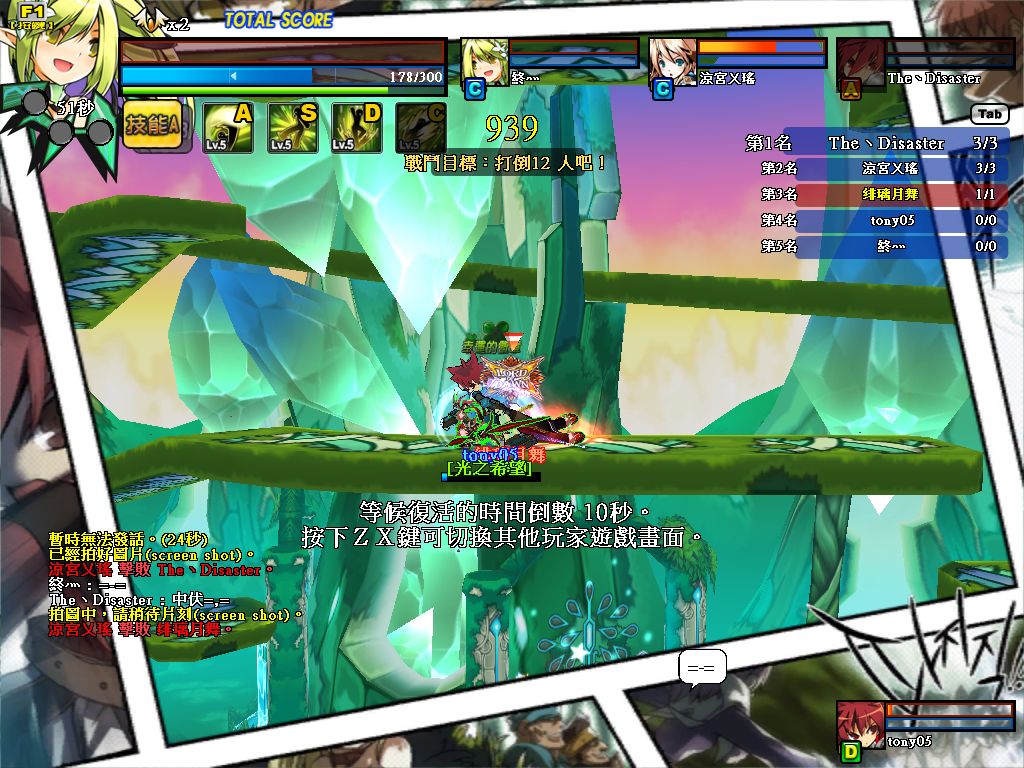
Task: Activate the skill in slot A
Action: click(227, 127)
